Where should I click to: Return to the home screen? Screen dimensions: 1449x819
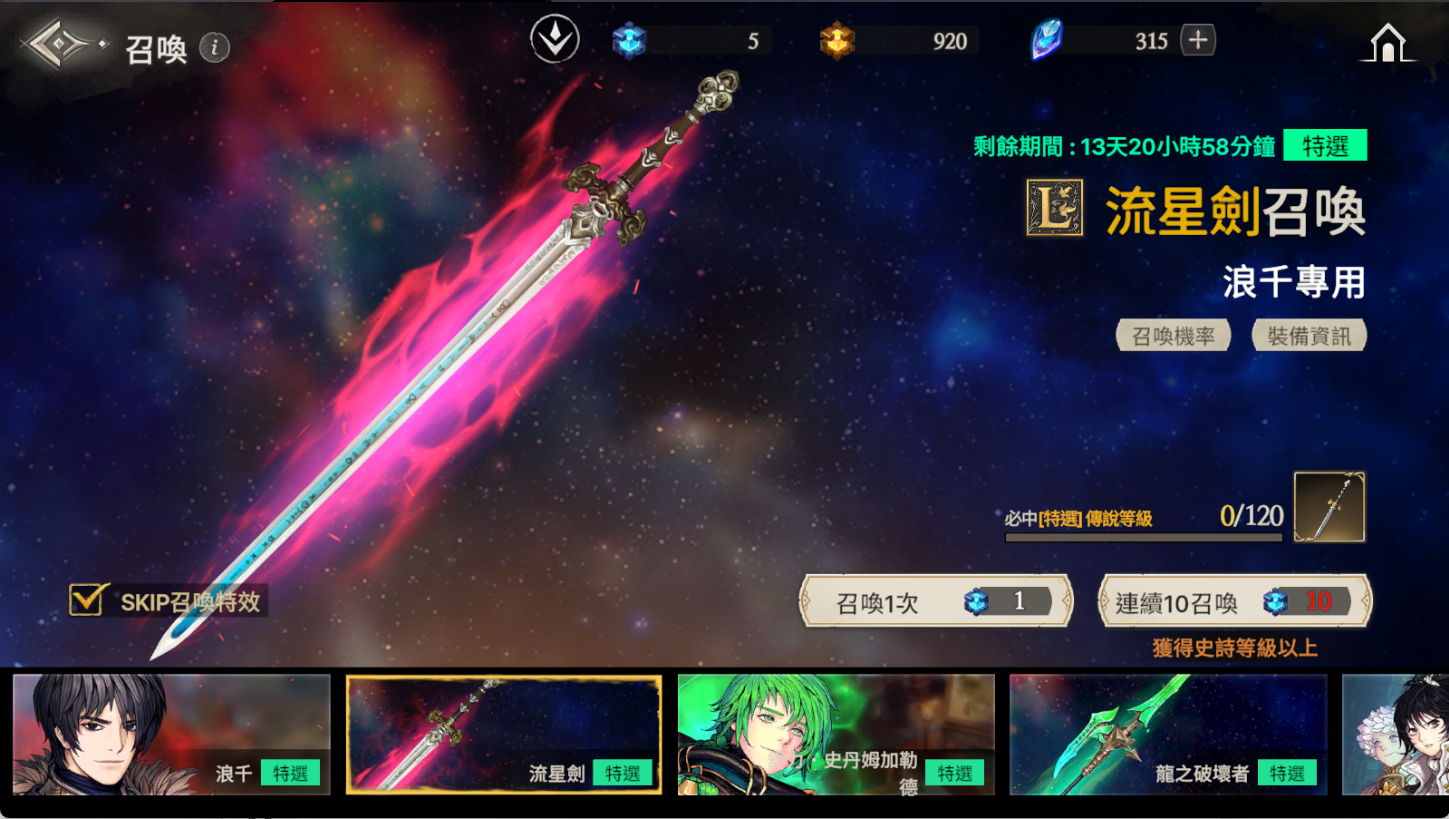1387,43
